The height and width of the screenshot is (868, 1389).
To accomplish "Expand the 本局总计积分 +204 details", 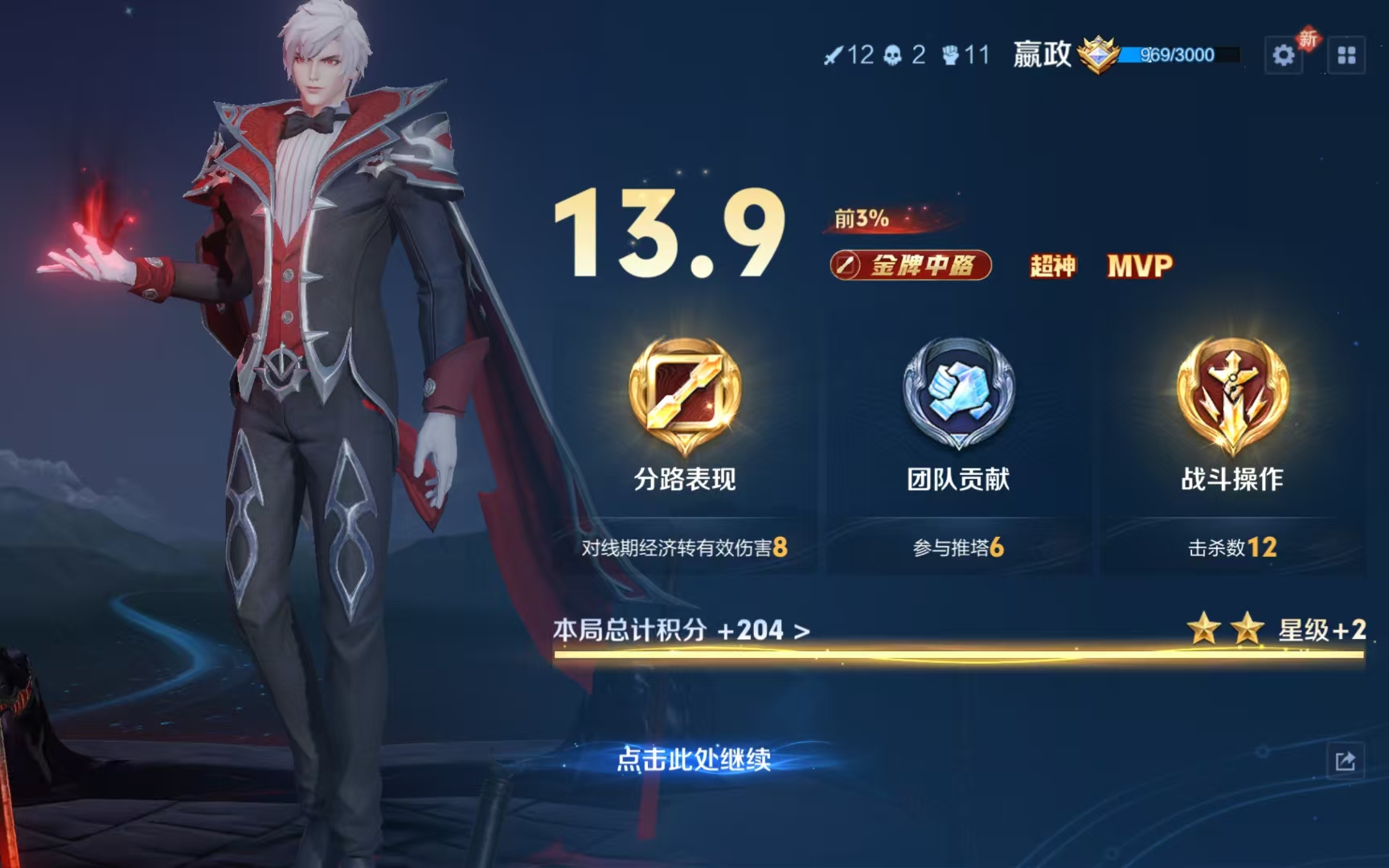I will click(x=682, y=630).
